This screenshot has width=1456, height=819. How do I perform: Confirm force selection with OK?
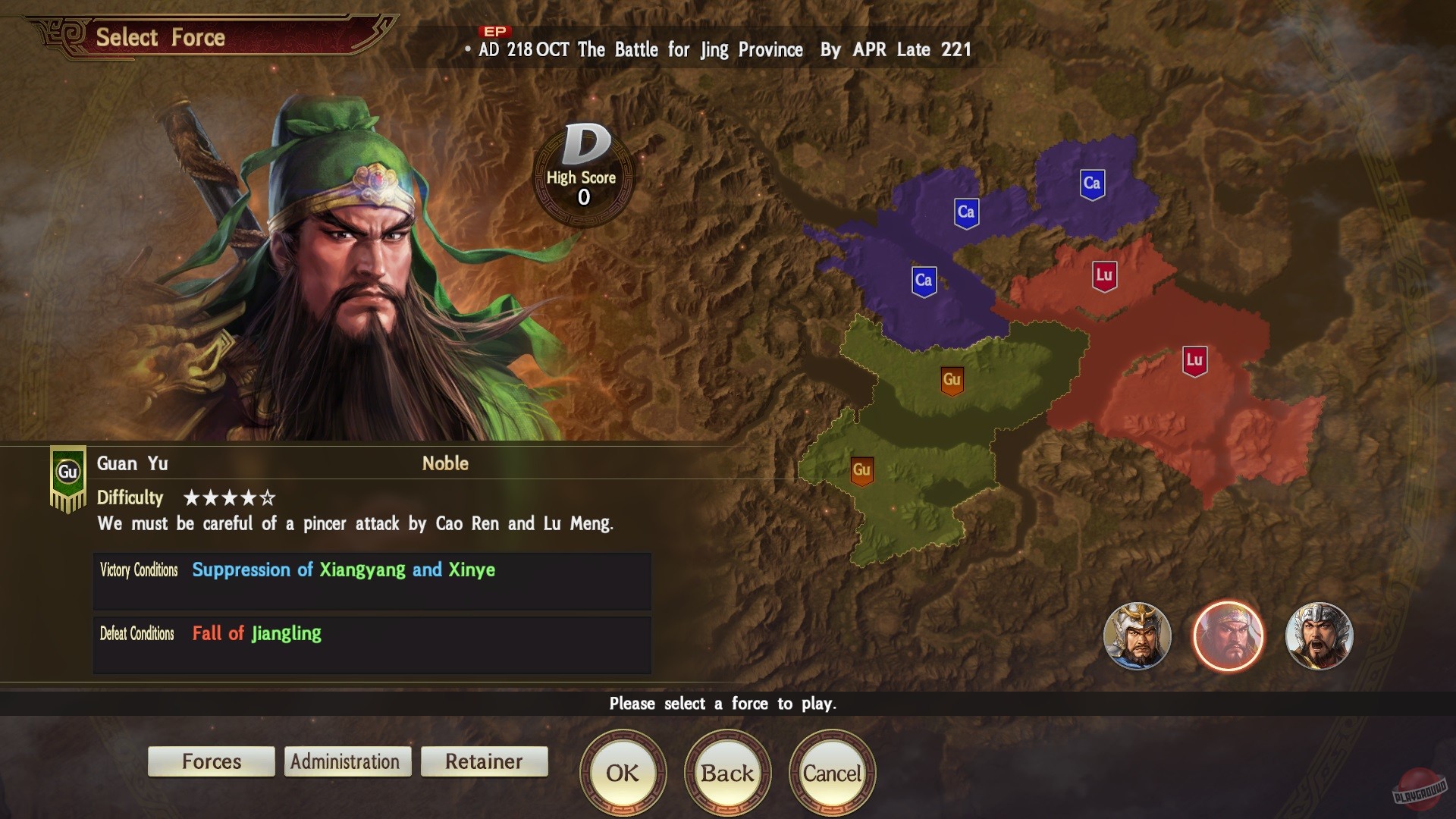623,773
